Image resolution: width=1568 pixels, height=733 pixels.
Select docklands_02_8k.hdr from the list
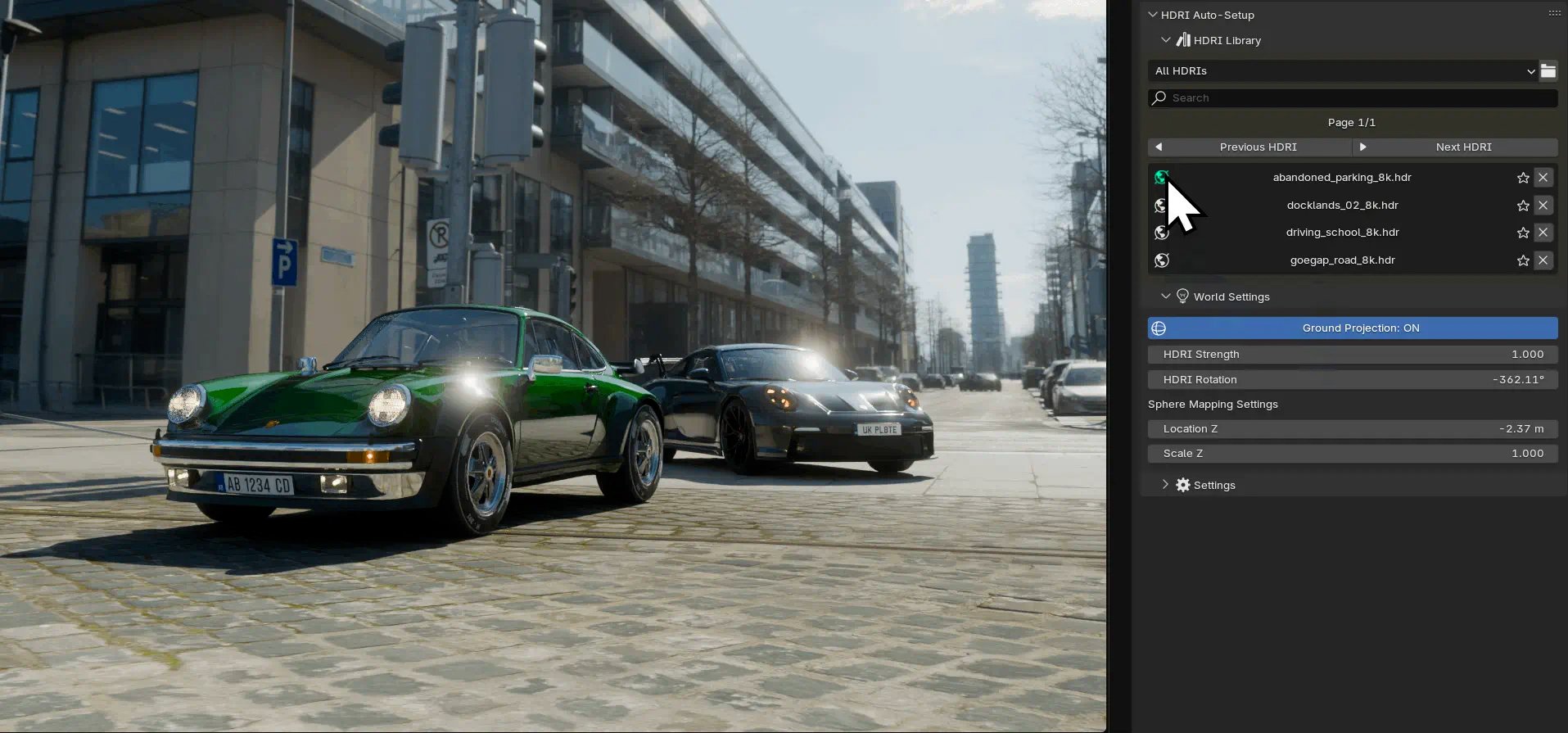pos(1341,206)
